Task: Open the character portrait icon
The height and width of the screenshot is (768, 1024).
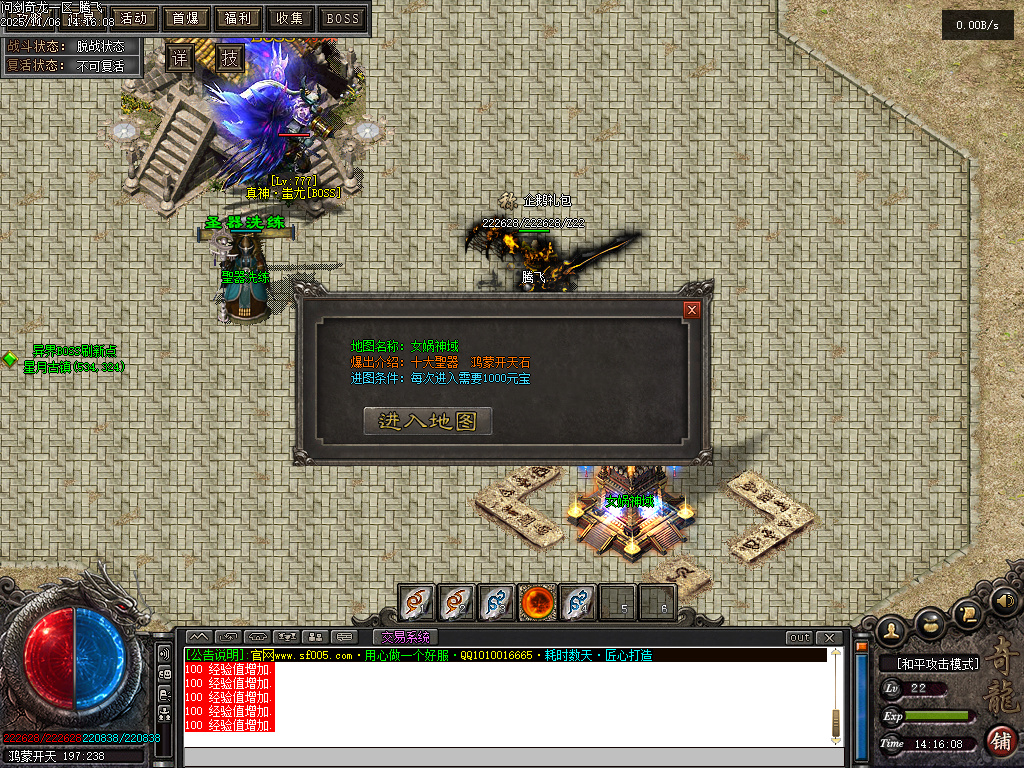Action: tap(892, 629)
